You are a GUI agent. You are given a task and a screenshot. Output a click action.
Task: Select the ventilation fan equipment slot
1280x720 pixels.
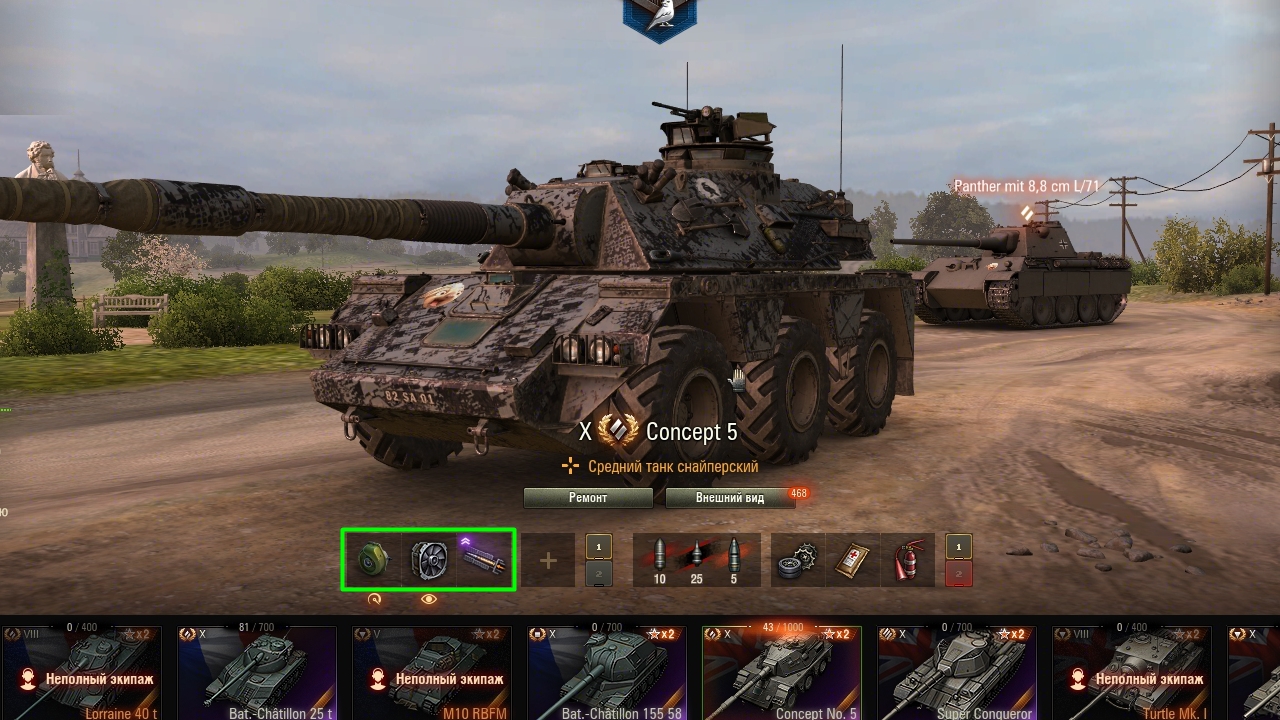click(429, 560)
